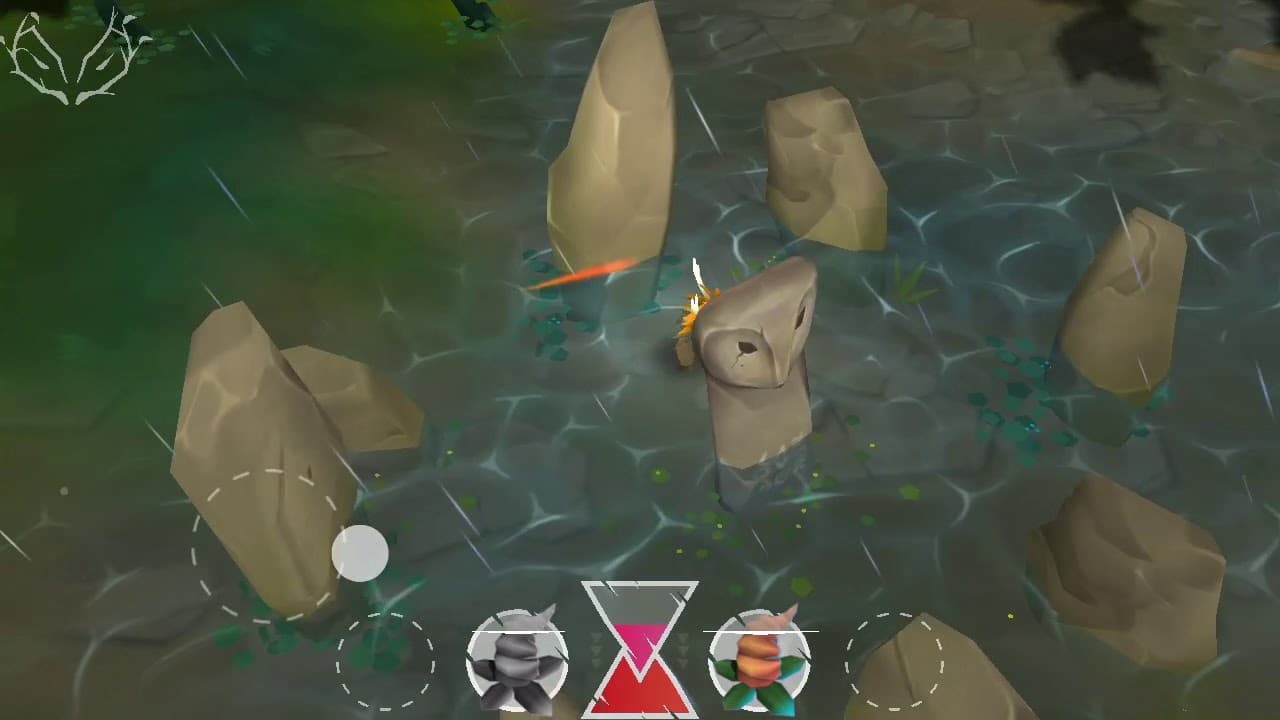The height and width of the screenshot is (720, 1280).
Task: Tap the white joystick knob circle
Action: (x=359, y=553)
